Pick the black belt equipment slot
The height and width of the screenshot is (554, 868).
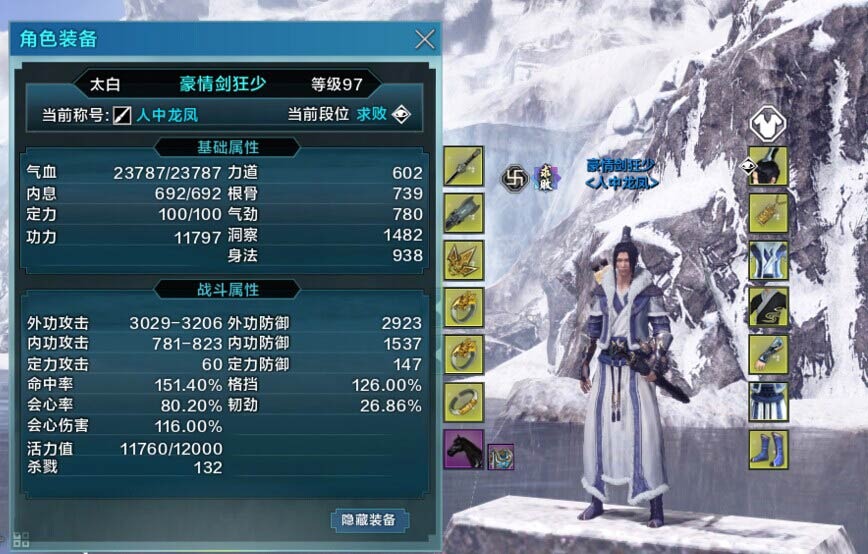coord(768,307)
